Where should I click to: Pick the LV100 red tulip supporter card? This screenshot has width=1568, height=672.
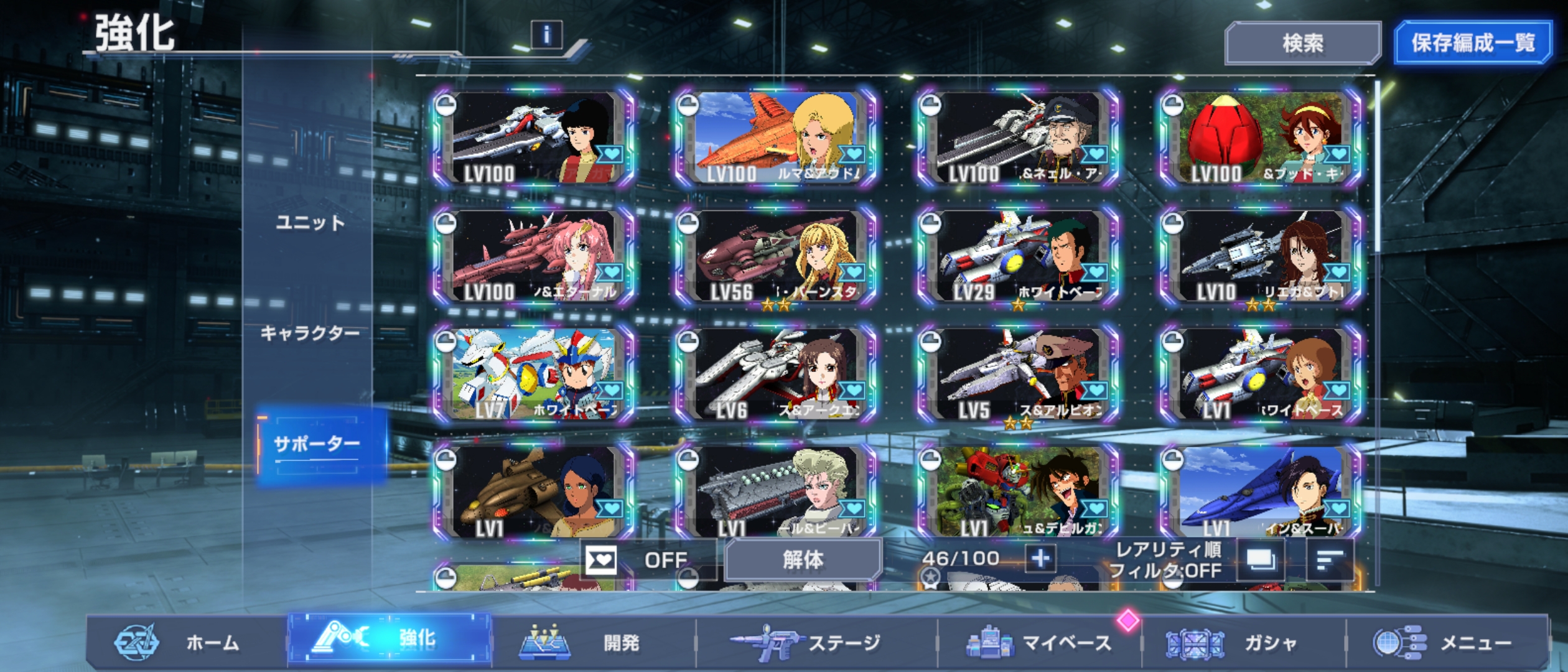pos(1260,138)
